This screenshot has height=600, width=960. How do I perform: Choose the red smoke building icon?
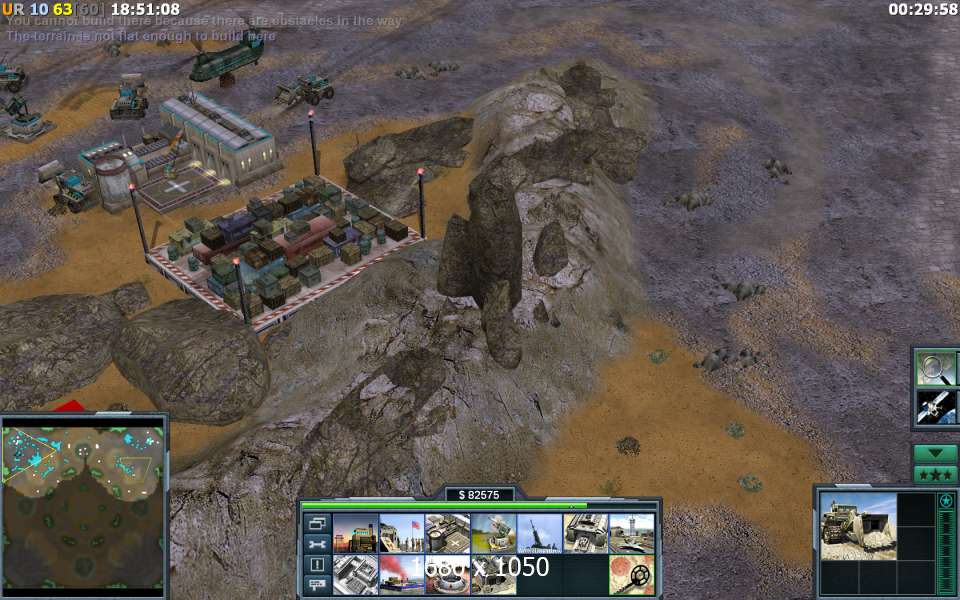(x=400, y=575)
